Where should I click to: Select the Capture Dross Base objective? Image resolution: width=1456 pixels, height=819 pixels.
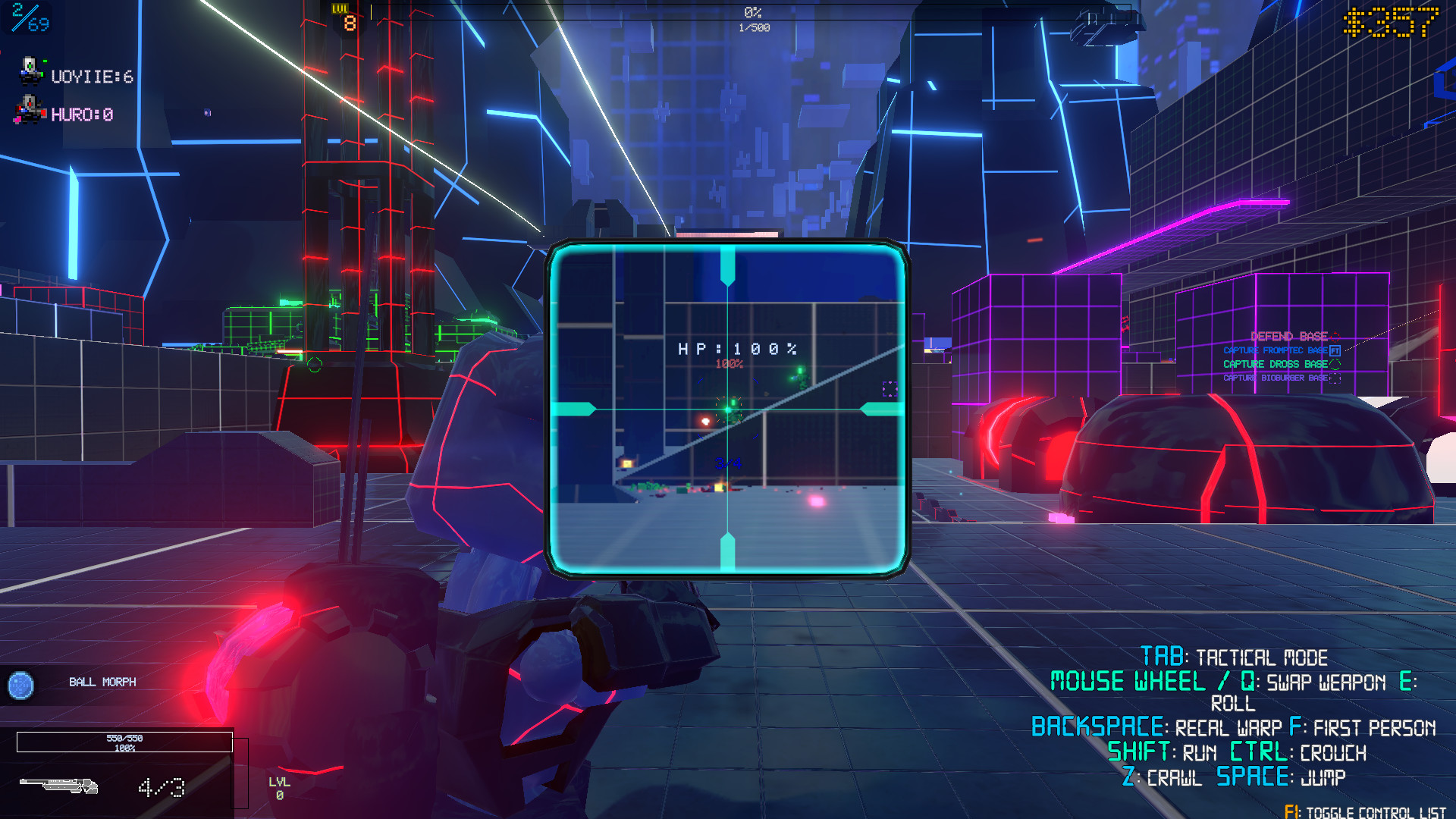[x=1275, y=364]
